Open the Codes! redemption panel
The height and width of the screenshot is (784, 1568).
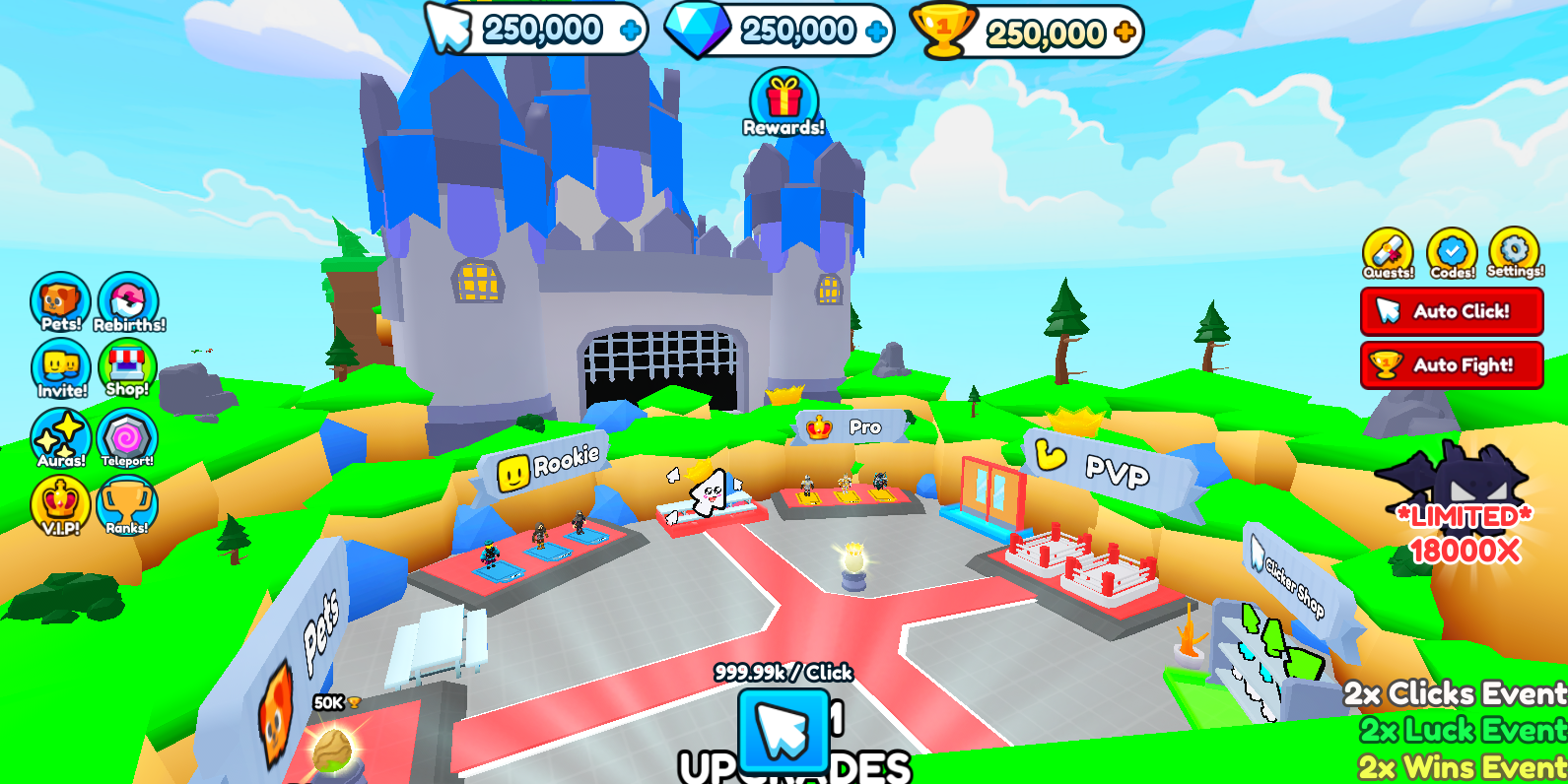click(1451, 249)
